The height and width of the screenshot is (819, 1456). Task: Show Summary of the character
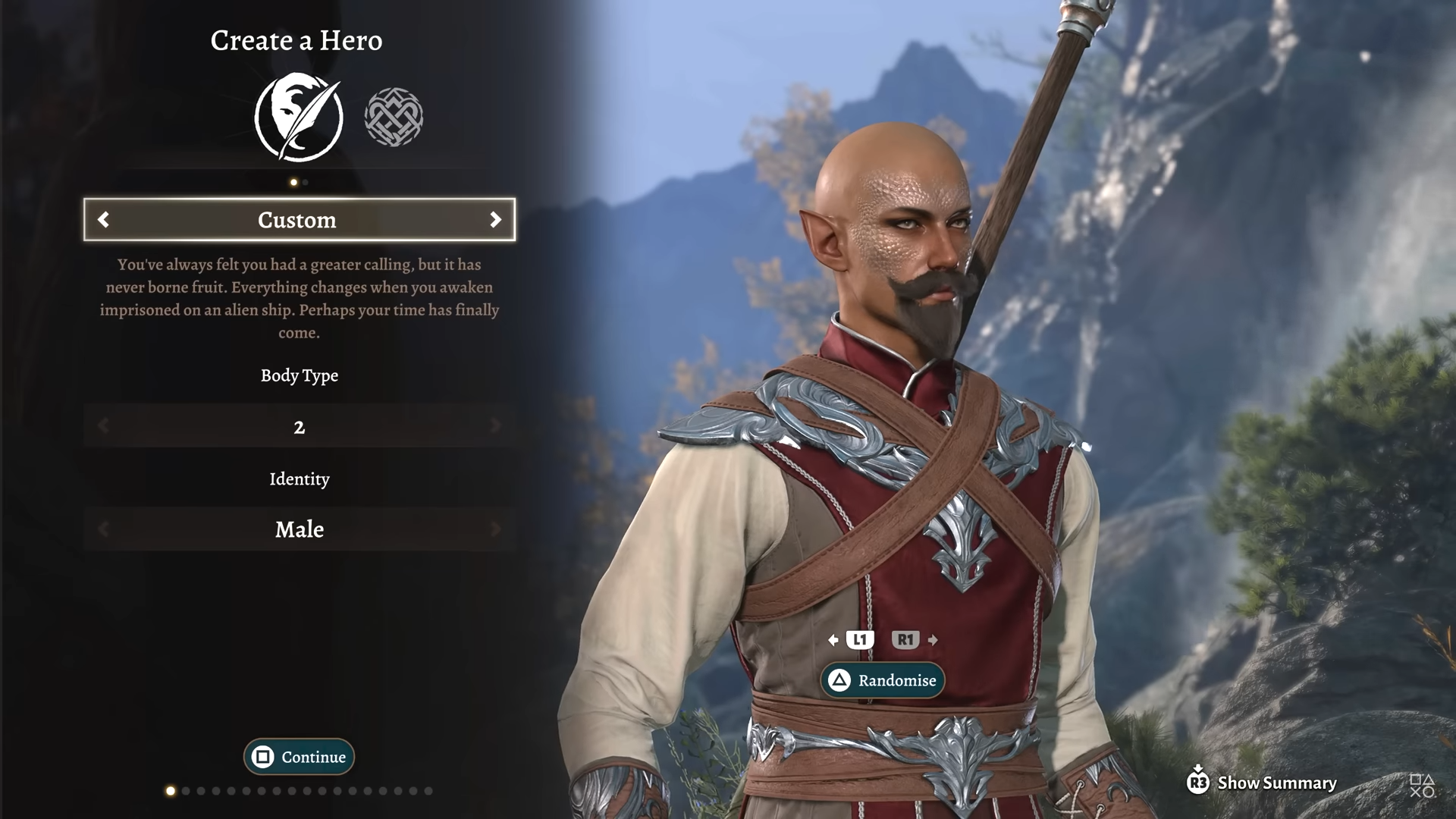point(1262,783)
